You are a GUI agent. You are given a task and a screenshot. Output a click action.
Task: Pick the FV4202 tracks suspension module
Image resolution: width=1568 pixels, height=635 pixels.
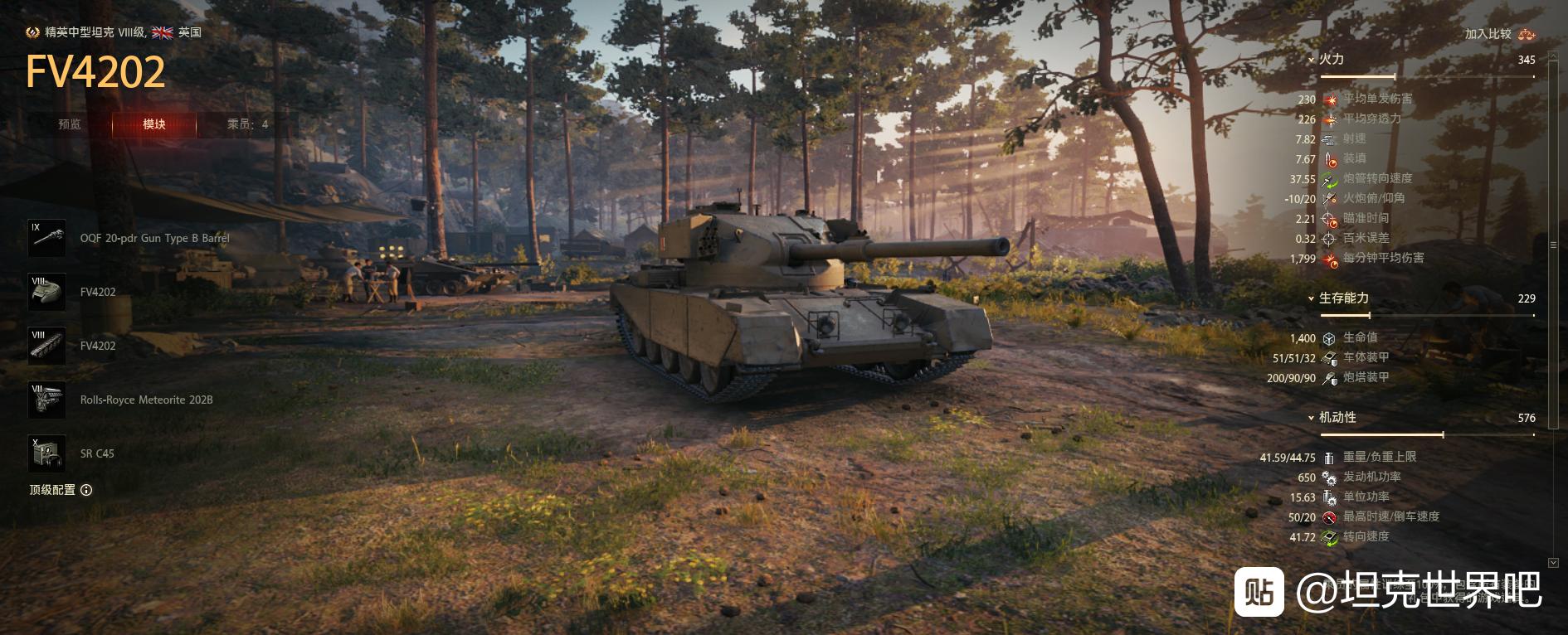coord(47,346)
